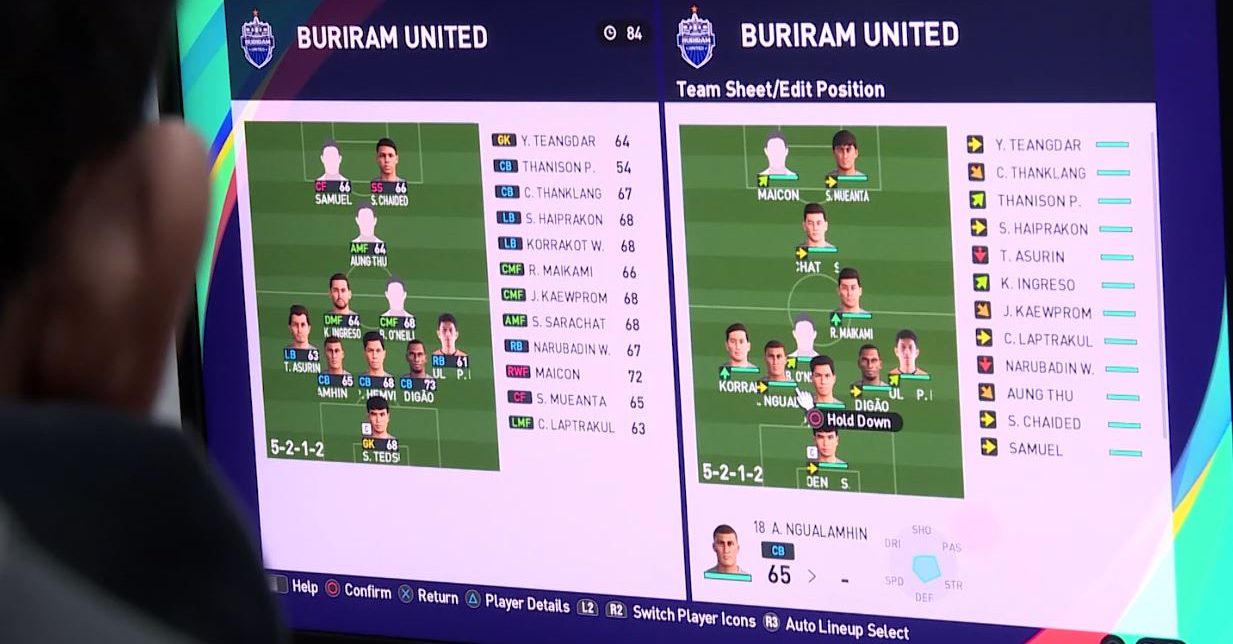Choose K. Ingreso row in right-hand list
Viewport: 1233px width, 644px height.
pyautogui.click(x=1038, y=284)
